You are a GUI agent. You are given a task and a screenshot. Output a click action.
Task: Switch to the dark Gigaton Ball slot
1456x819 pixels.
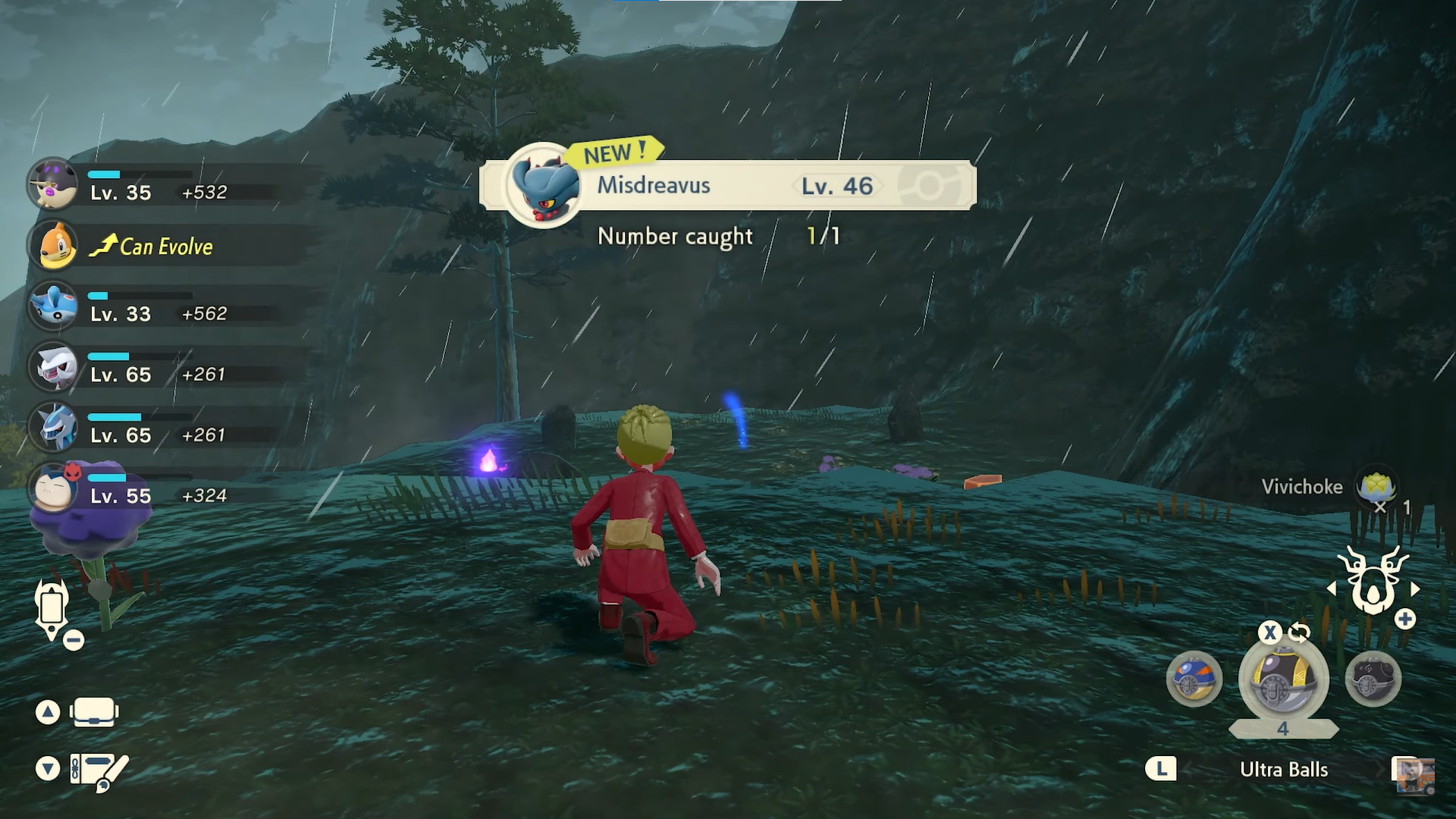(1373, 679)
